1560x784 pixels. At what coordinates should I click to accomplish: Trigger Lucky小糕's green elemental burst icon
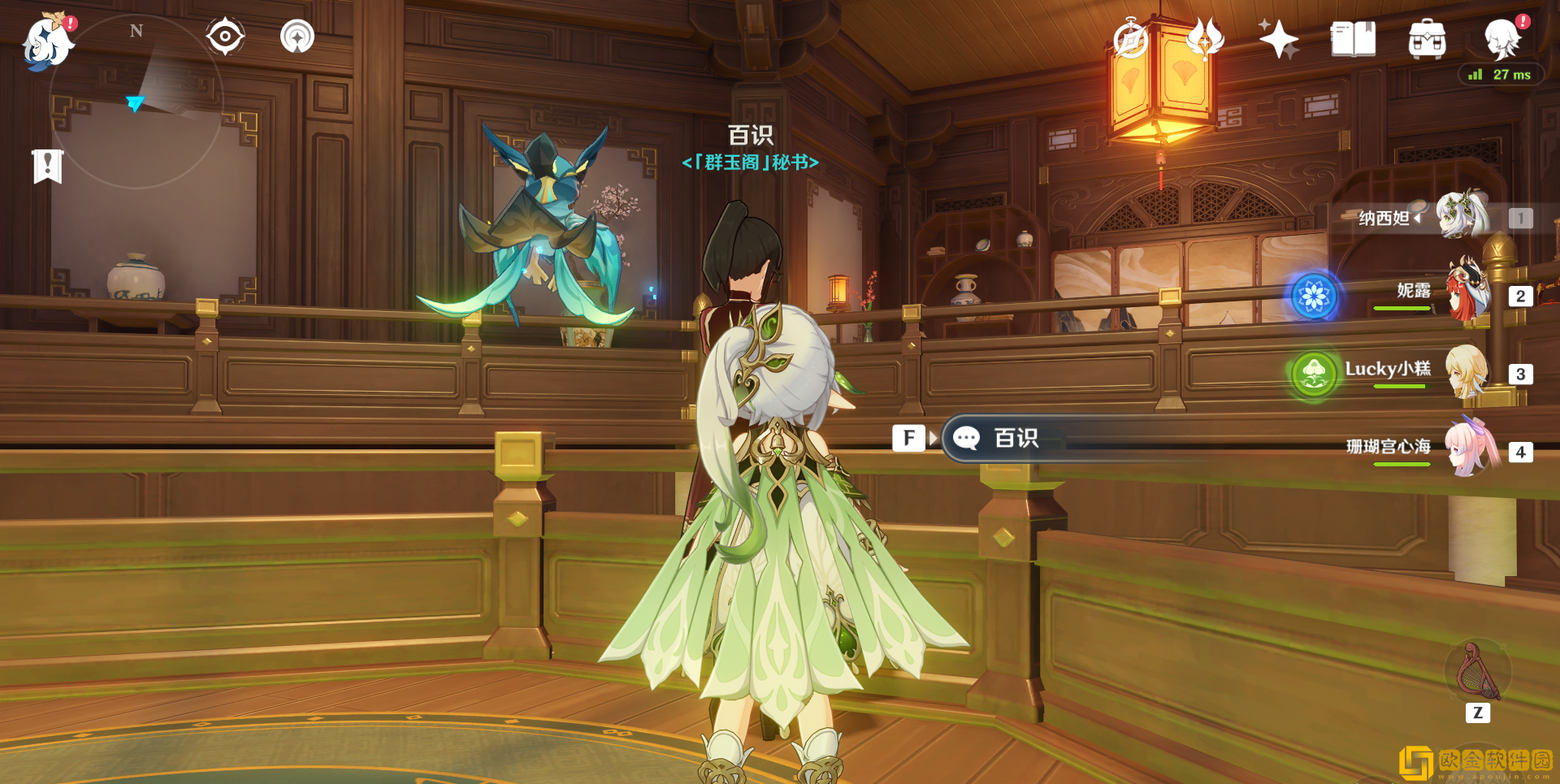1314,375
